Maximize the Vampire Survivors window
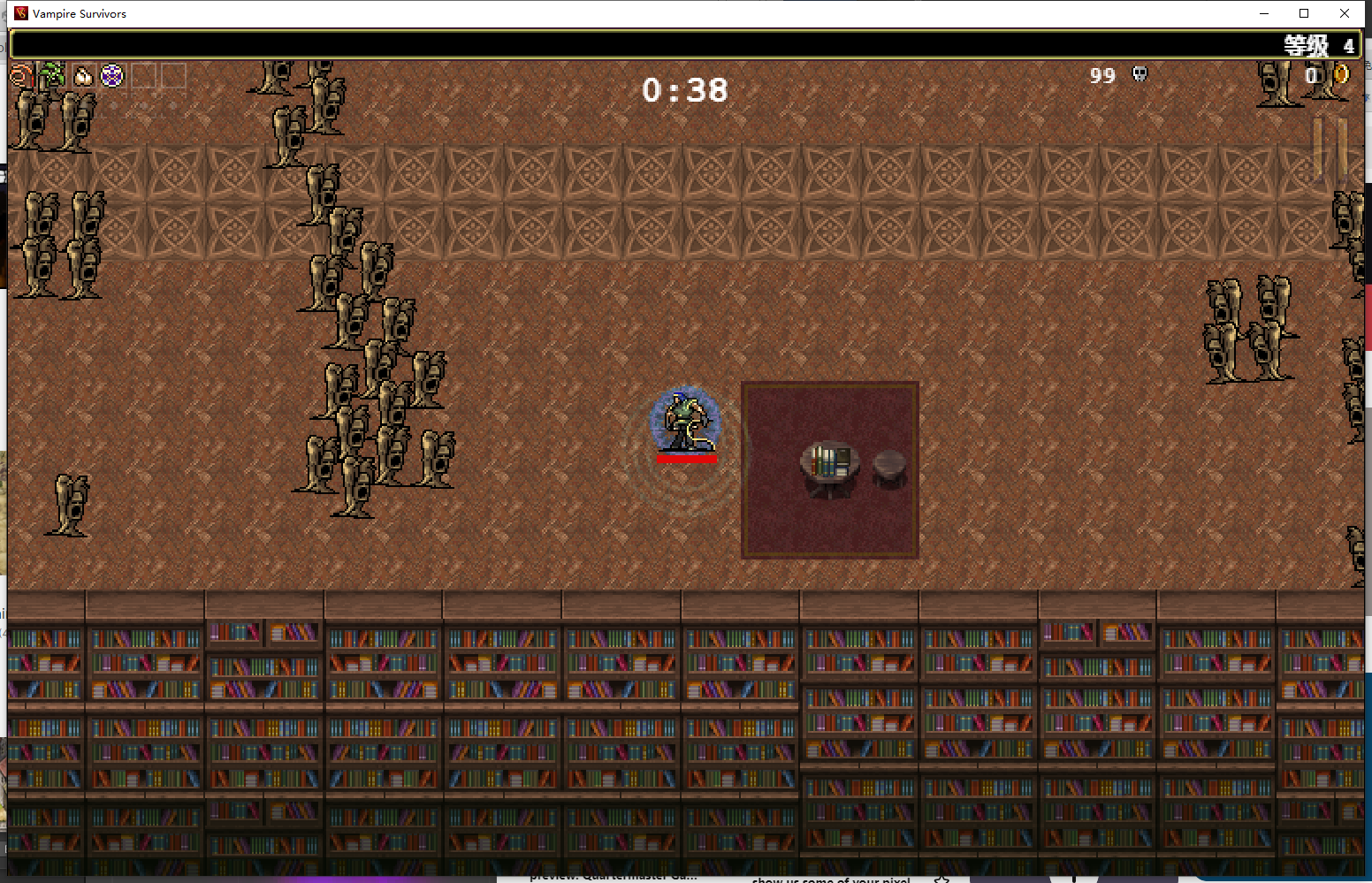This screenshot has width=1372, height=883. click(1304, 13)
